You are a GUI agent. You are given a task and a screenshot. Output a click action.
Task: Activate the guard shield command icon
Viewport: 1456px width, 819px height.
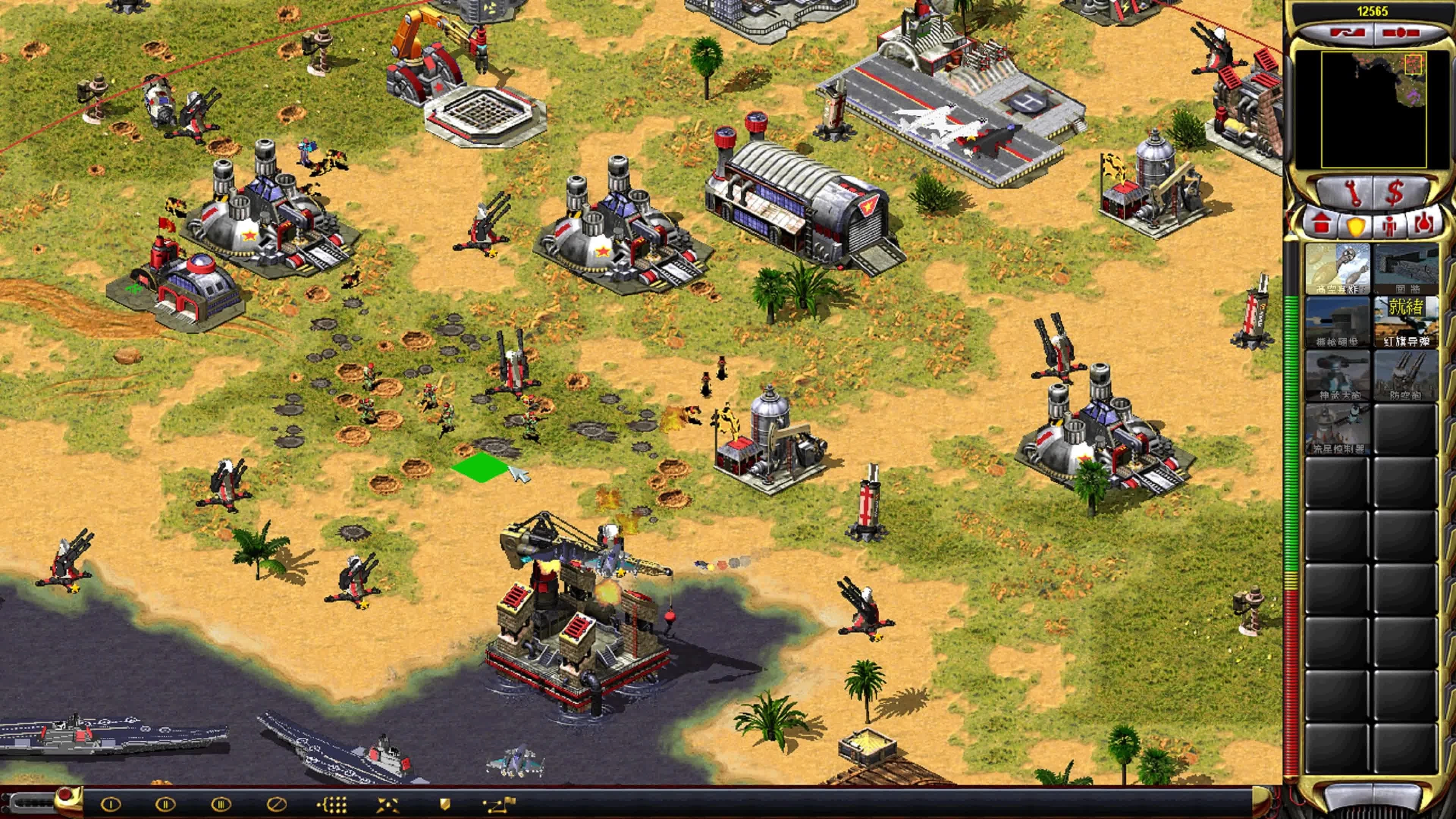(x=445, y=804)
